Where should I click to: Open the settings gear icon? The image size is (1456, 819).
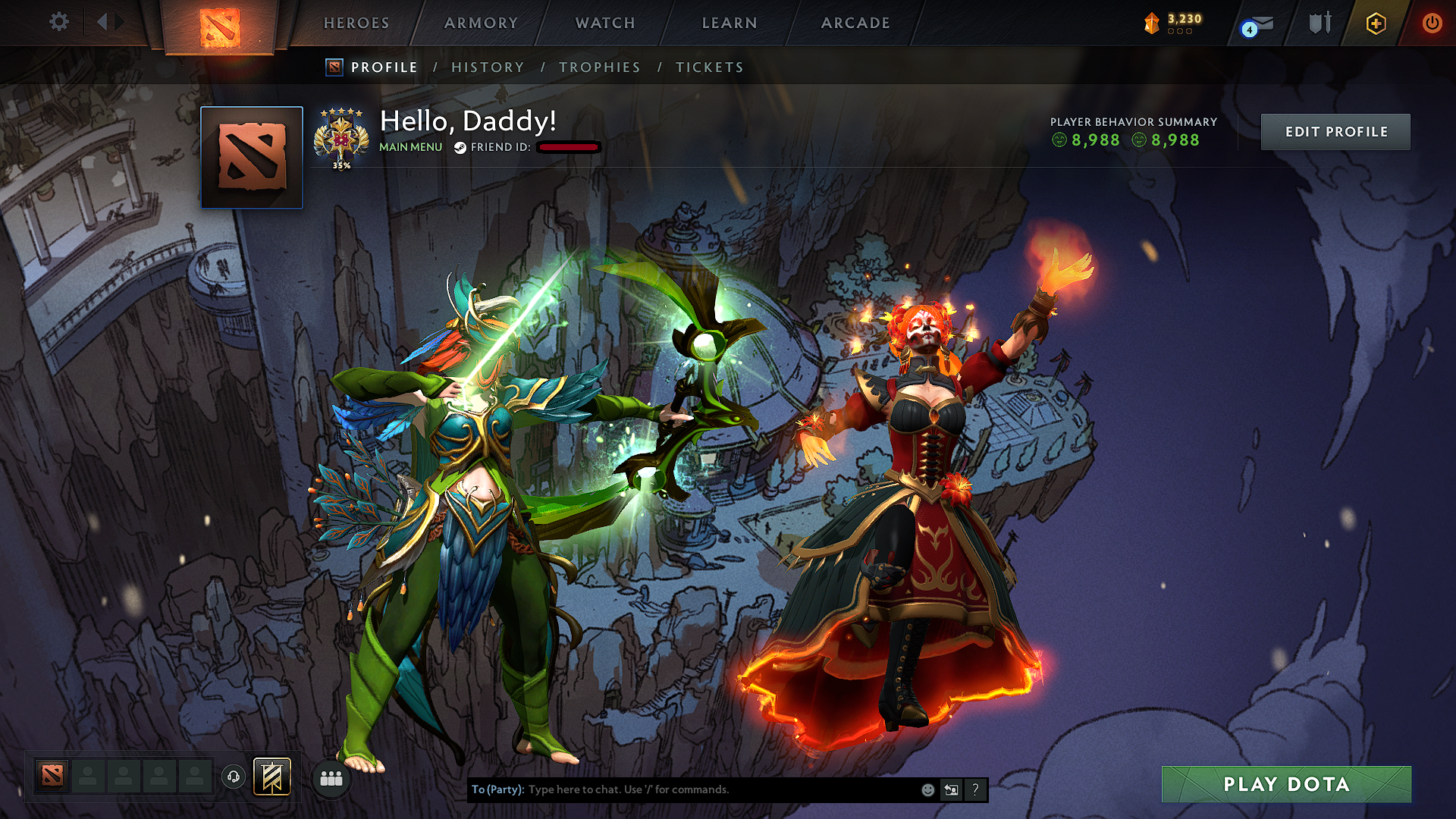tap(58, 22)
